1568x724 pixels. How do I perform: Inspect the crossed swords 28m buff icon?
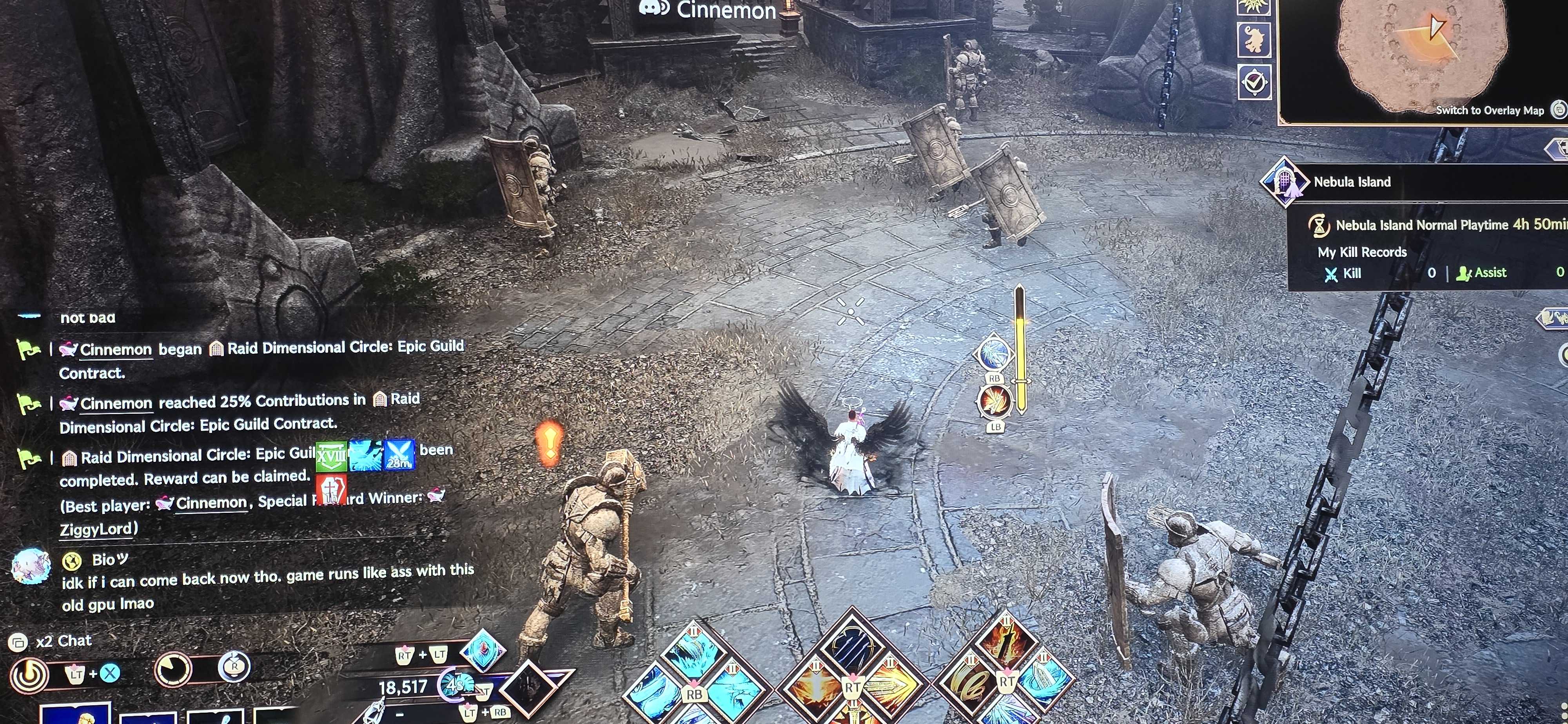pyautogui.click(x=399, y=454)
